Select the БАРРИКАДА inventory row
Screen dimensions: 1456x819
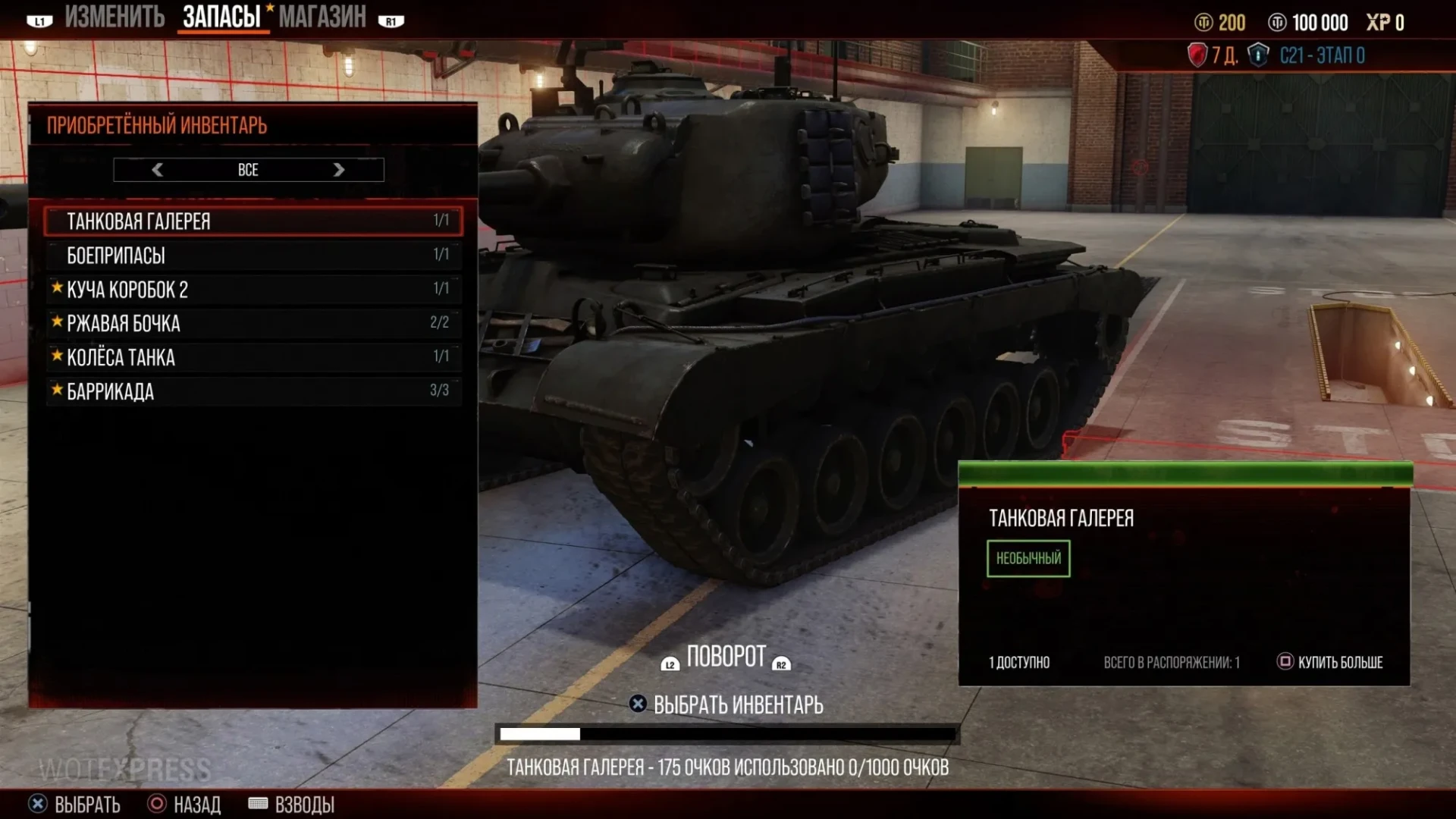pyautogui.click(x=253, y=391)
